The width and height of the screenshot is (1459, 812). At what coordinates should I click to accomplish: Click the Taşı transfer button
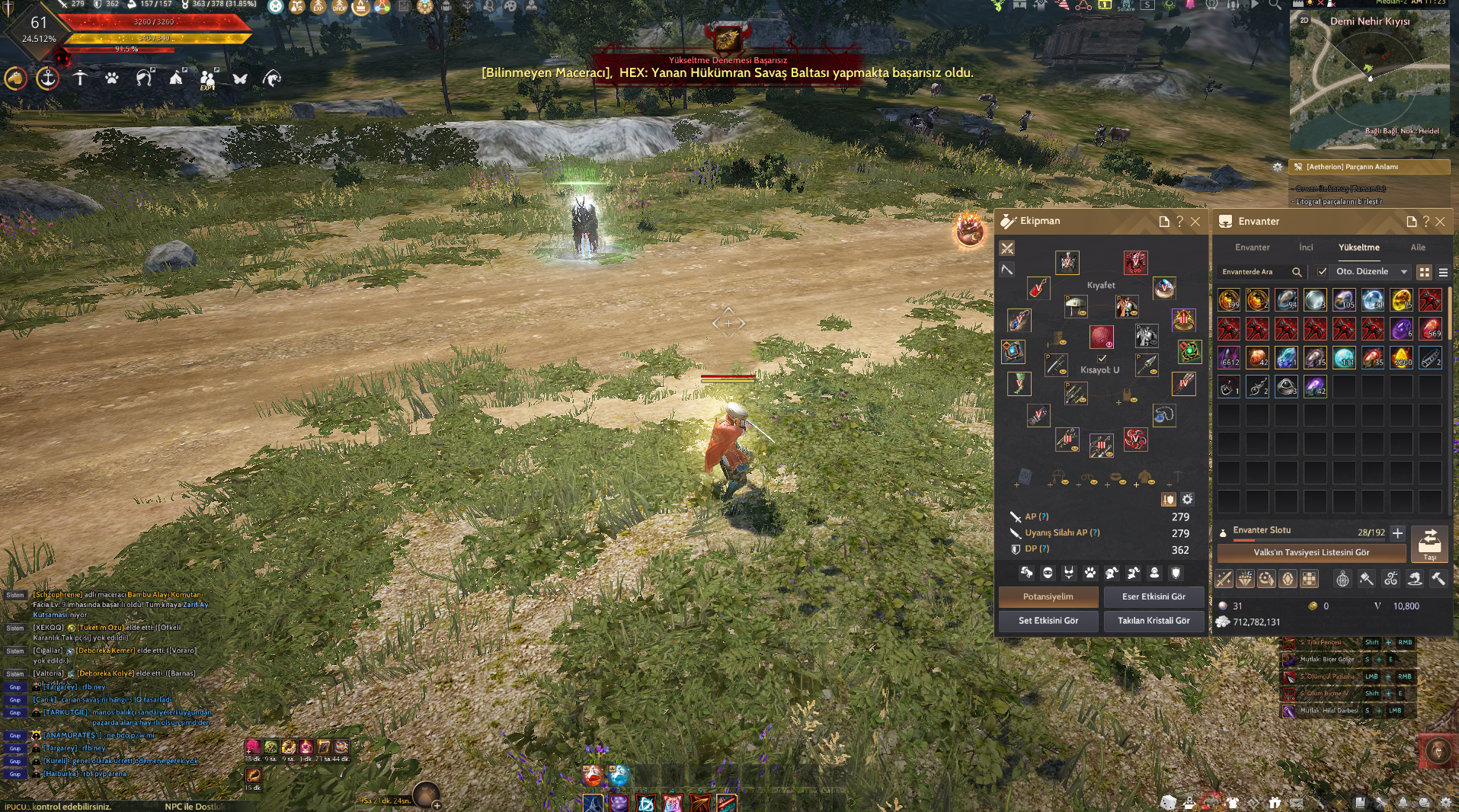click(x=1429, y=544)
